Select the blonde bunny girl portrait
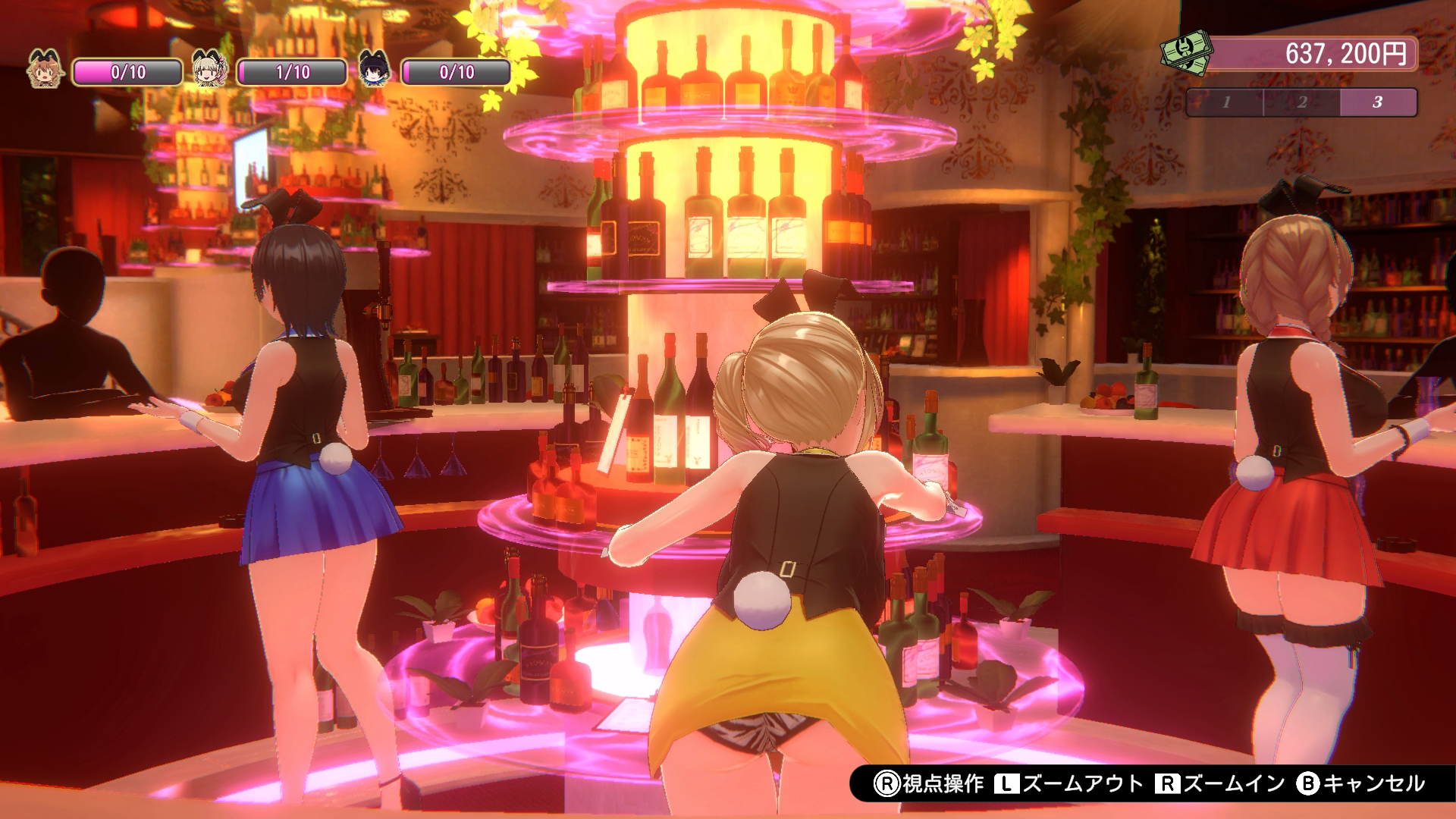1456x819 pixels. [x=209, y=70]
